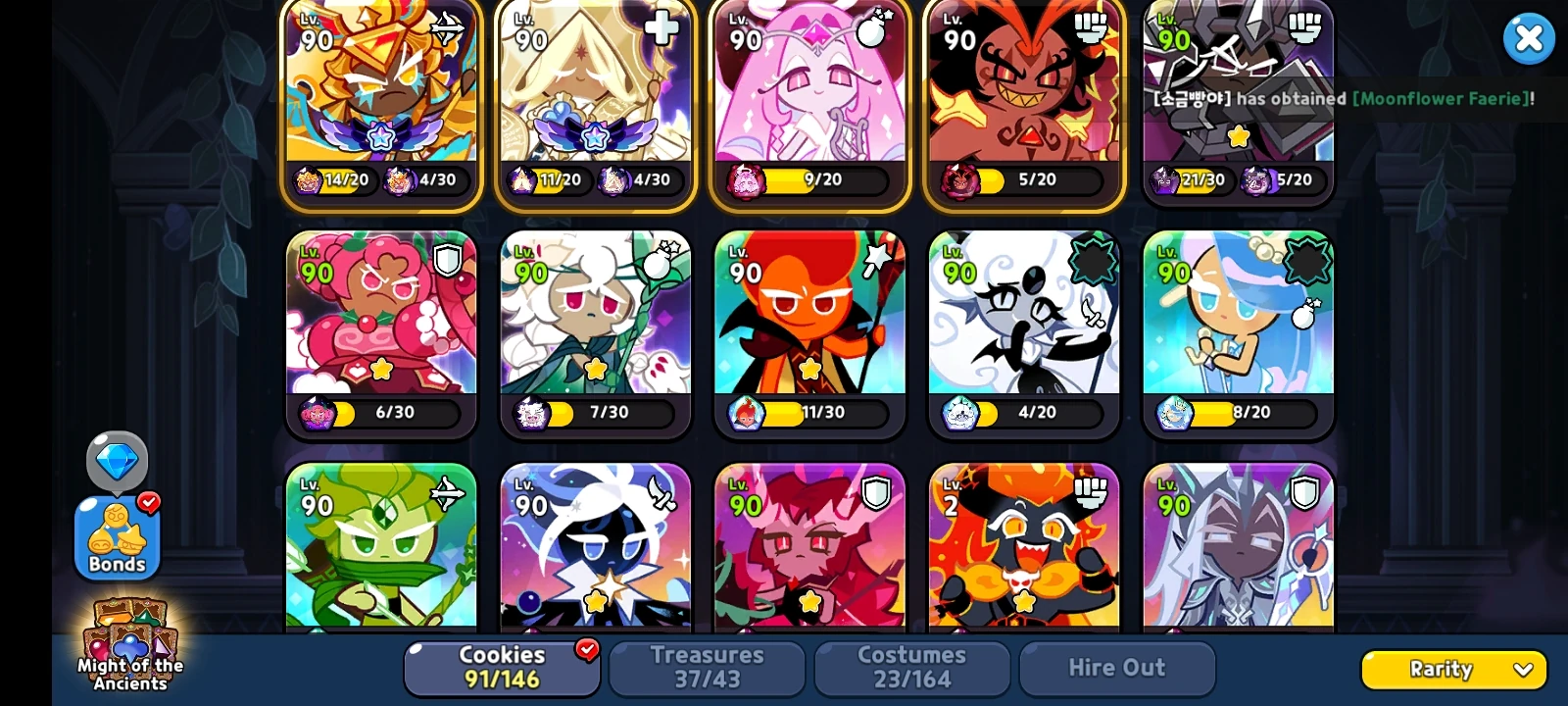Select the Hire Out option
The image size is (1568, 706).
pyautogui.click(x=1116, y=668)
